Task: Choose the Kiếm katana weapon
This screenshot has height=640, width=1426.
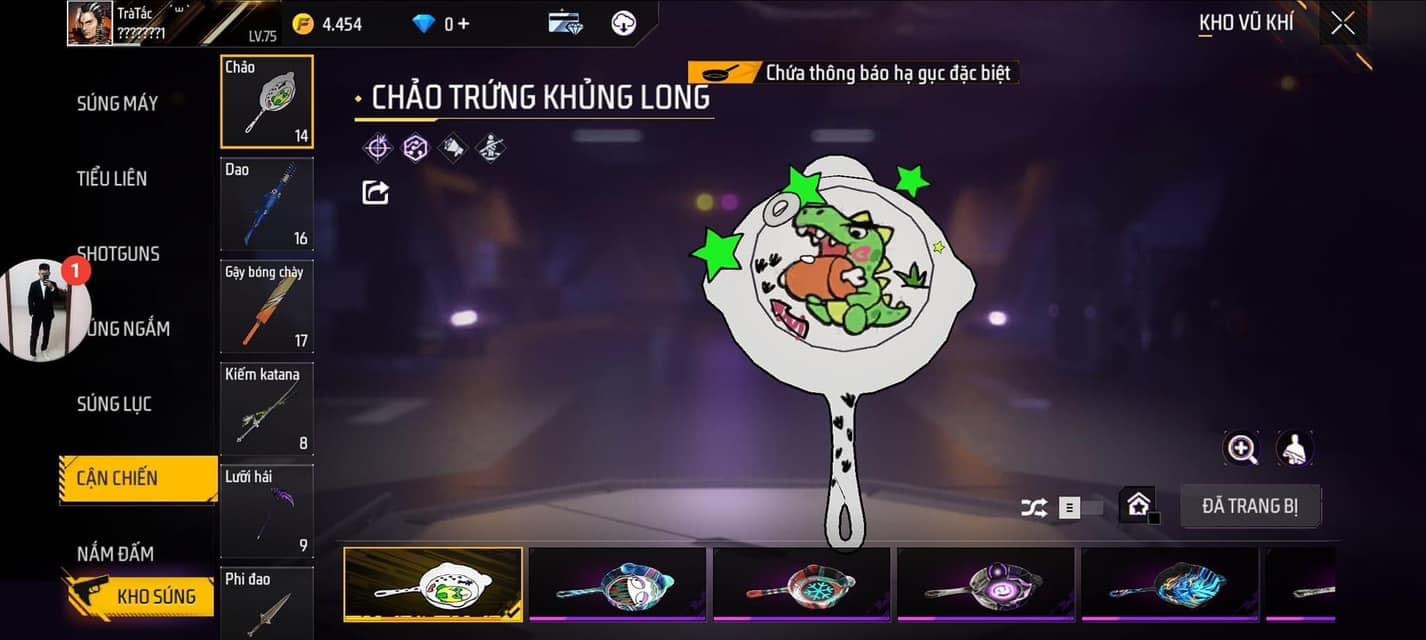Action: (266, 408)
